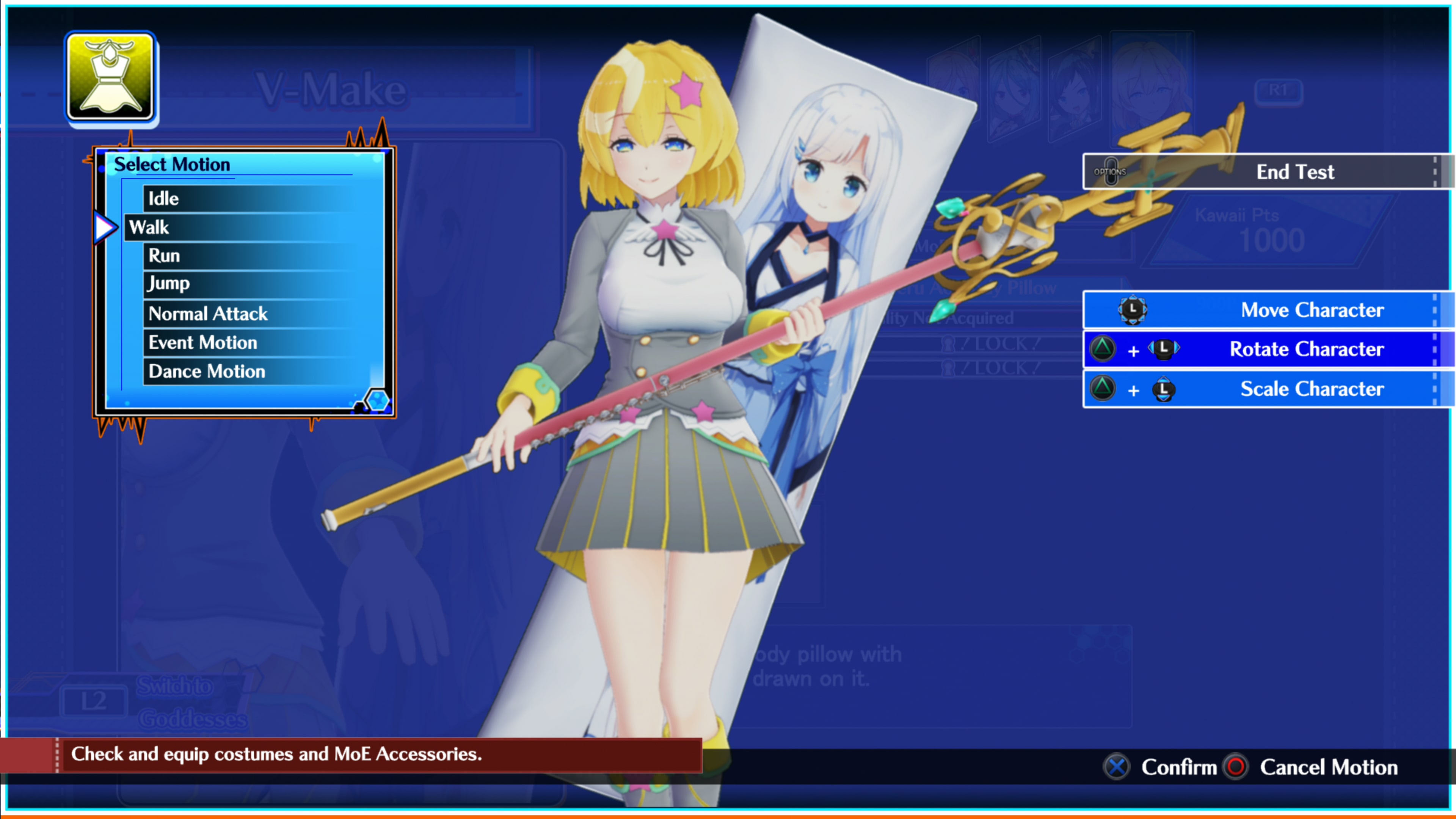Select the Dance Motion entry
The image size is (1456, 819).
[206, 371]
